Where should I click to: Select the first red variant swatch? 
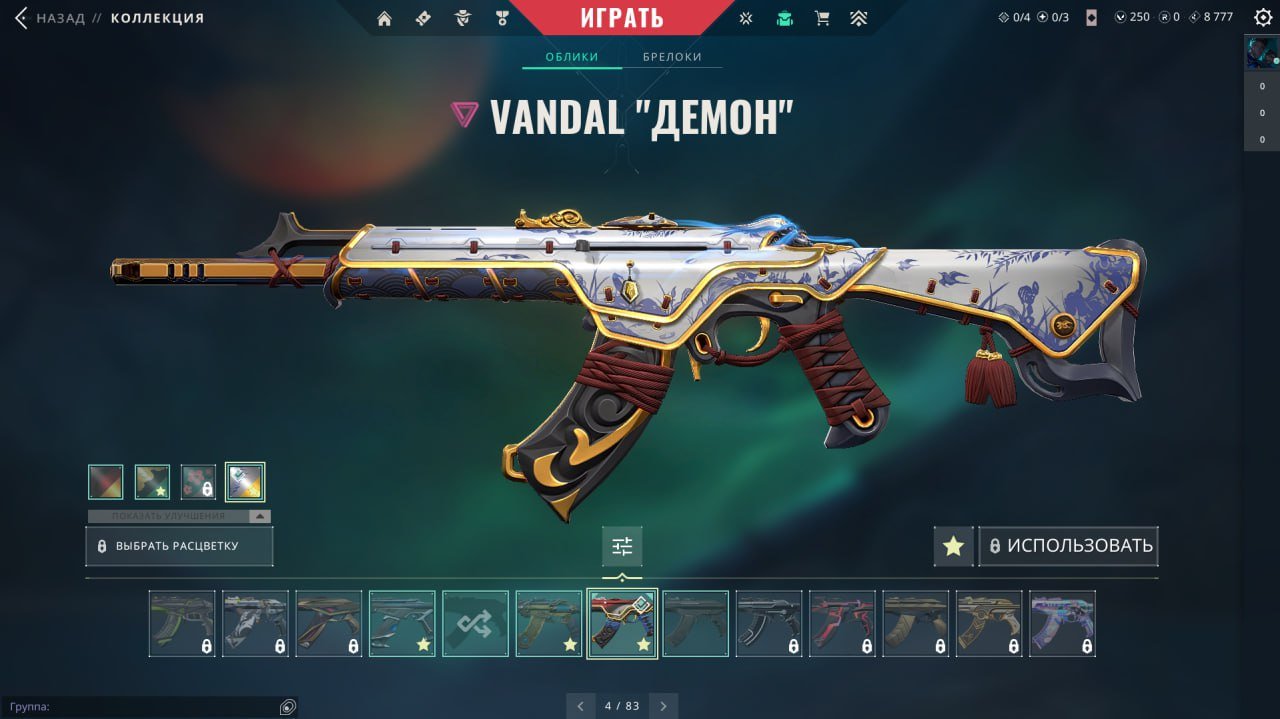[106, 482]
